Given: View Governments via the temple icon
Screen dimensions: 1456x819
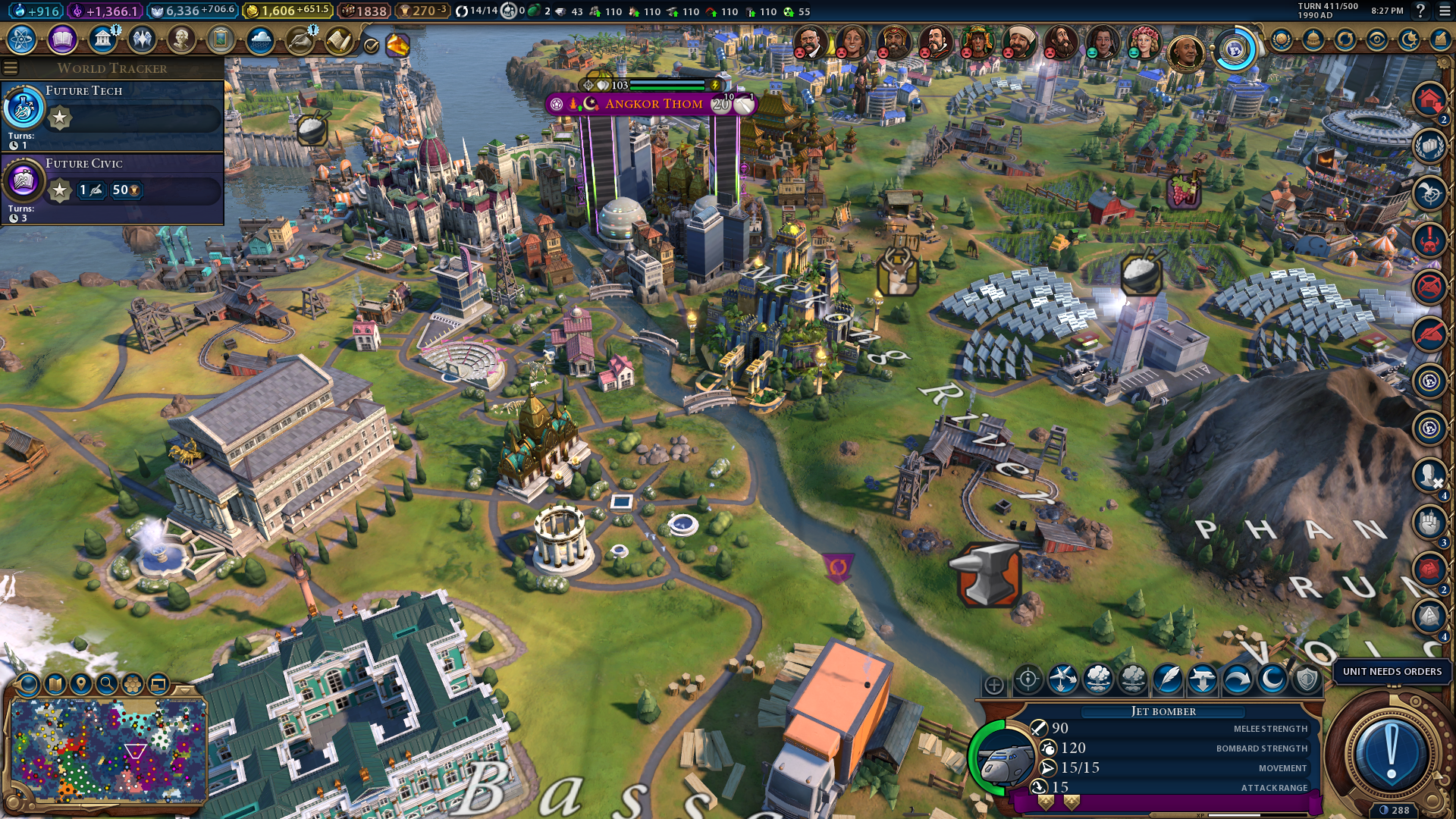Looking at the screenshot, I should tap(102, 39).
